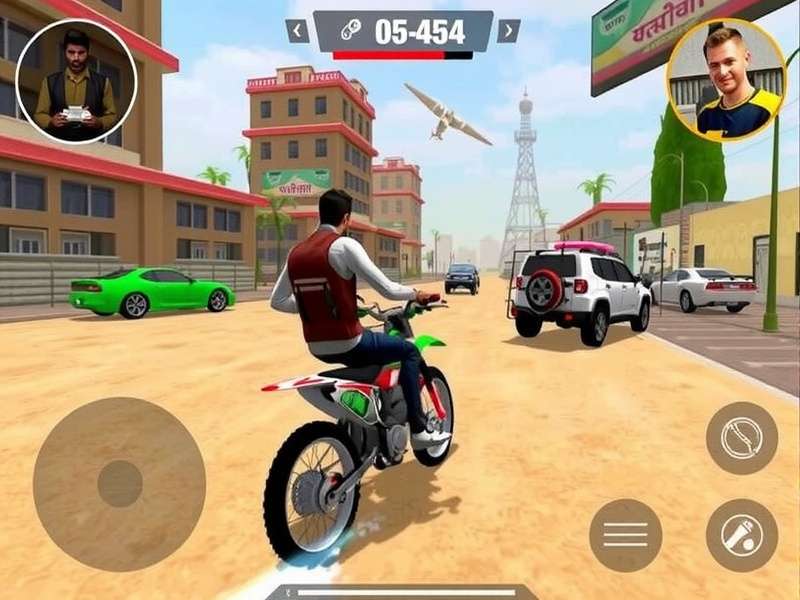Click the left arrow beside the 05-454 panel
The height and width of the screenshot is (600, 800).
pos(297,31)
